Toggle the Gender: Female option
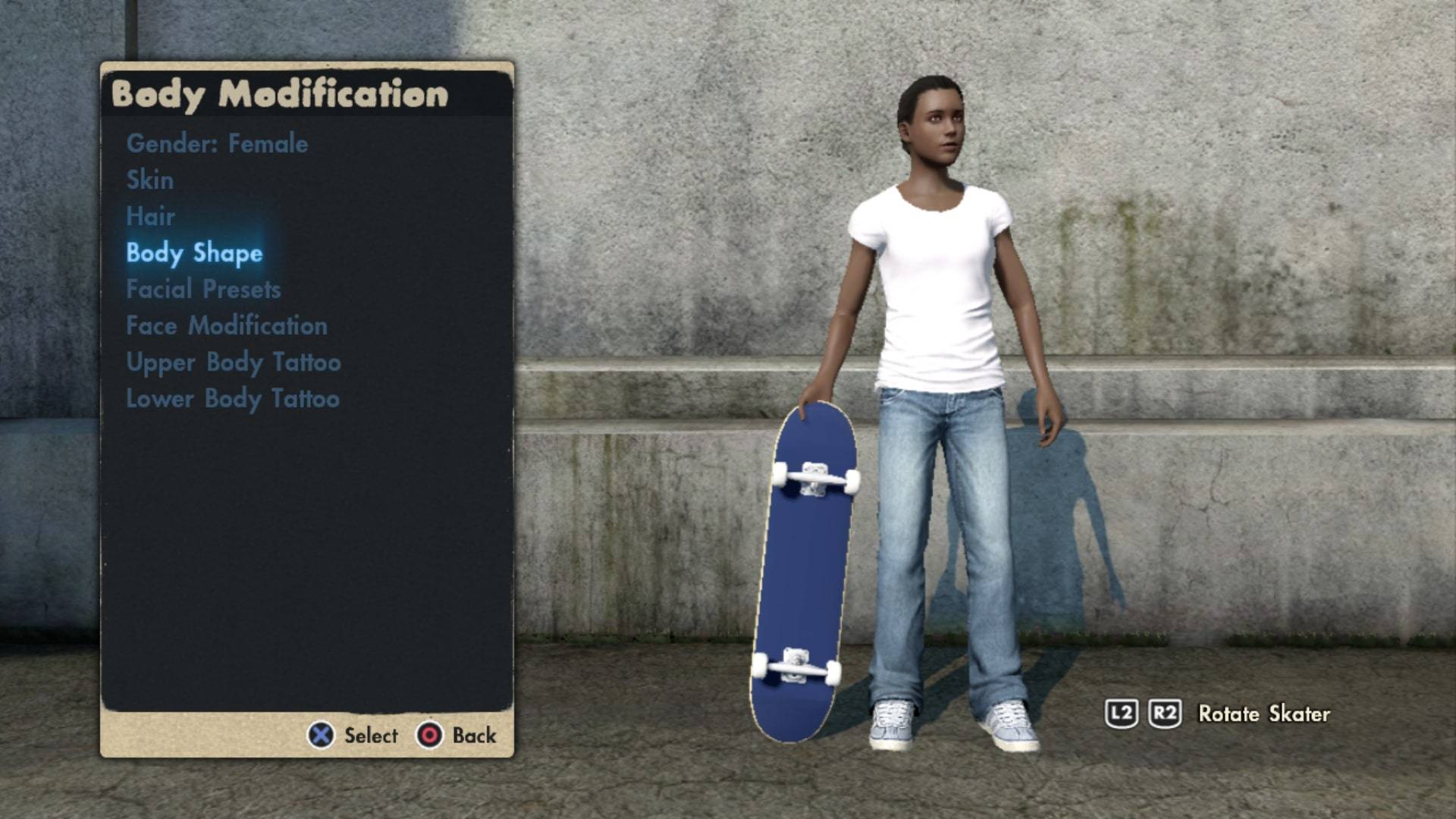Image resolution: width=1456 pixels, height=819 pixels. click(217, 143)
